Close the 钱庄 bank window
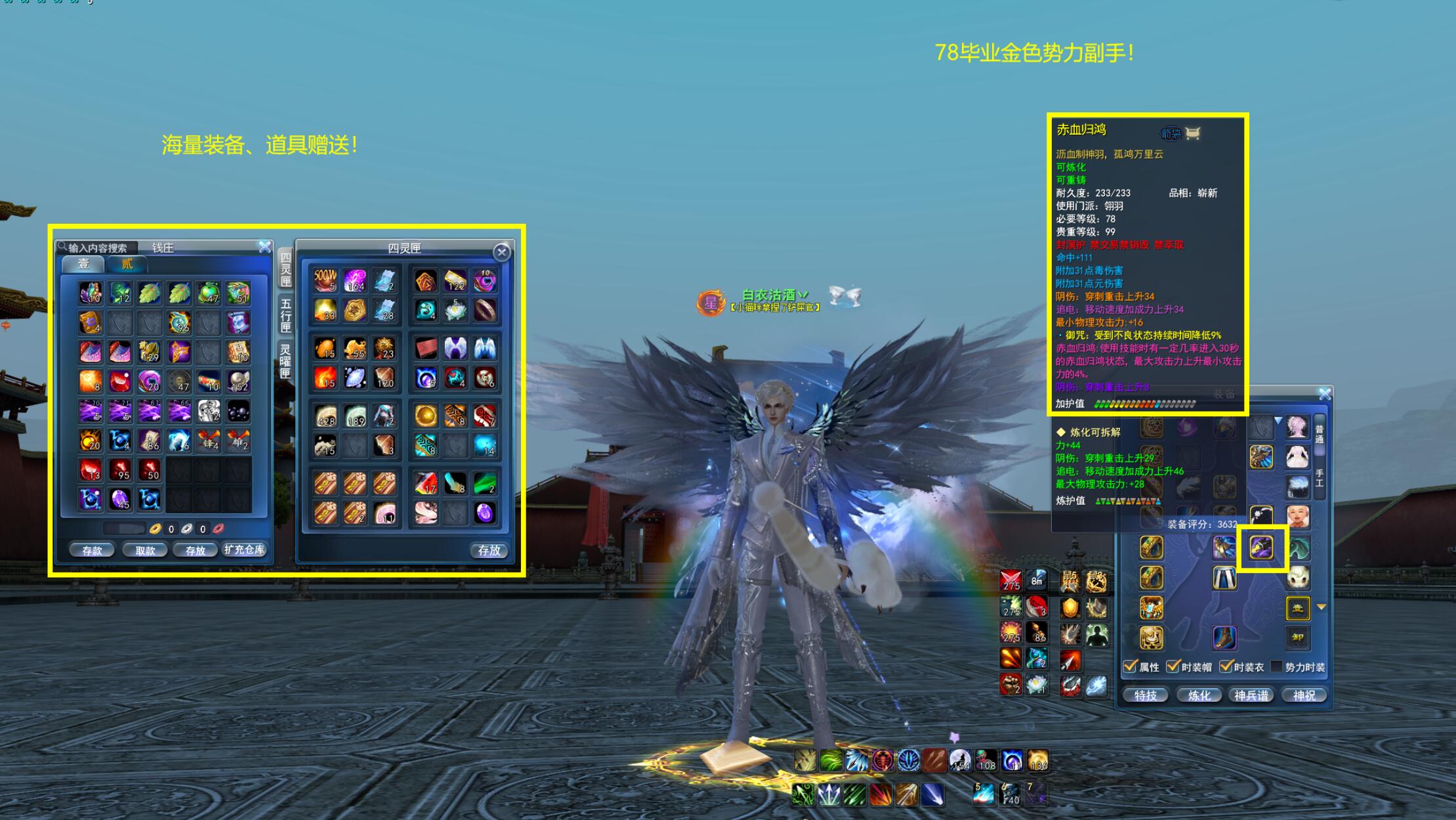Viewport: 1456px width, 820px height. click(264, 247)
